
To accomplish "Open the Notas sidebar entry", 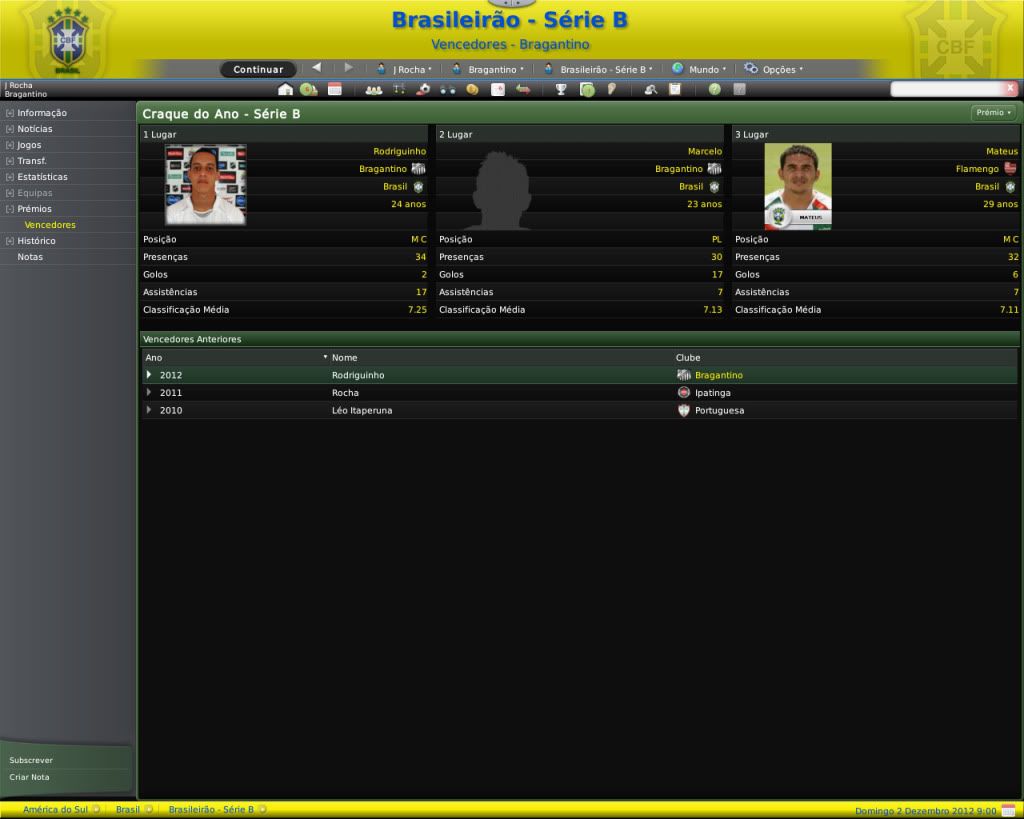I will point(30,257).
